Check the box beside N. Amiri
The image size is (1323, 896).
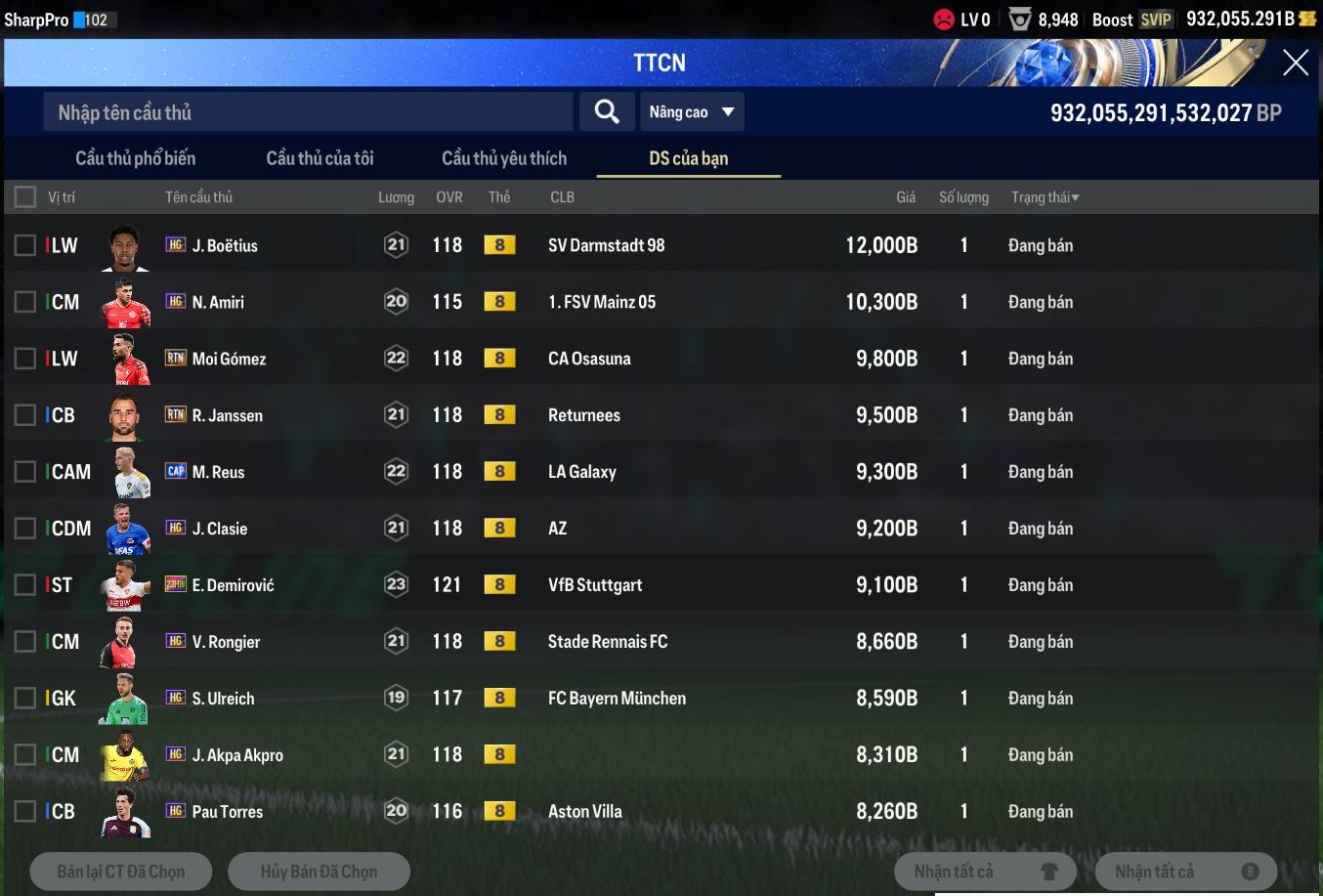(x=25, y=302)
